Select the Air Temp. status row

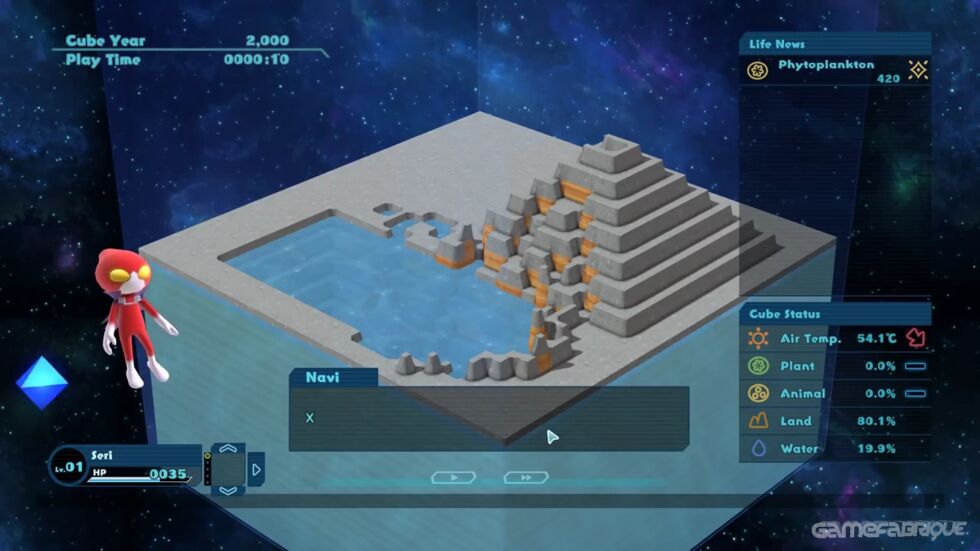tap(836, 338)
